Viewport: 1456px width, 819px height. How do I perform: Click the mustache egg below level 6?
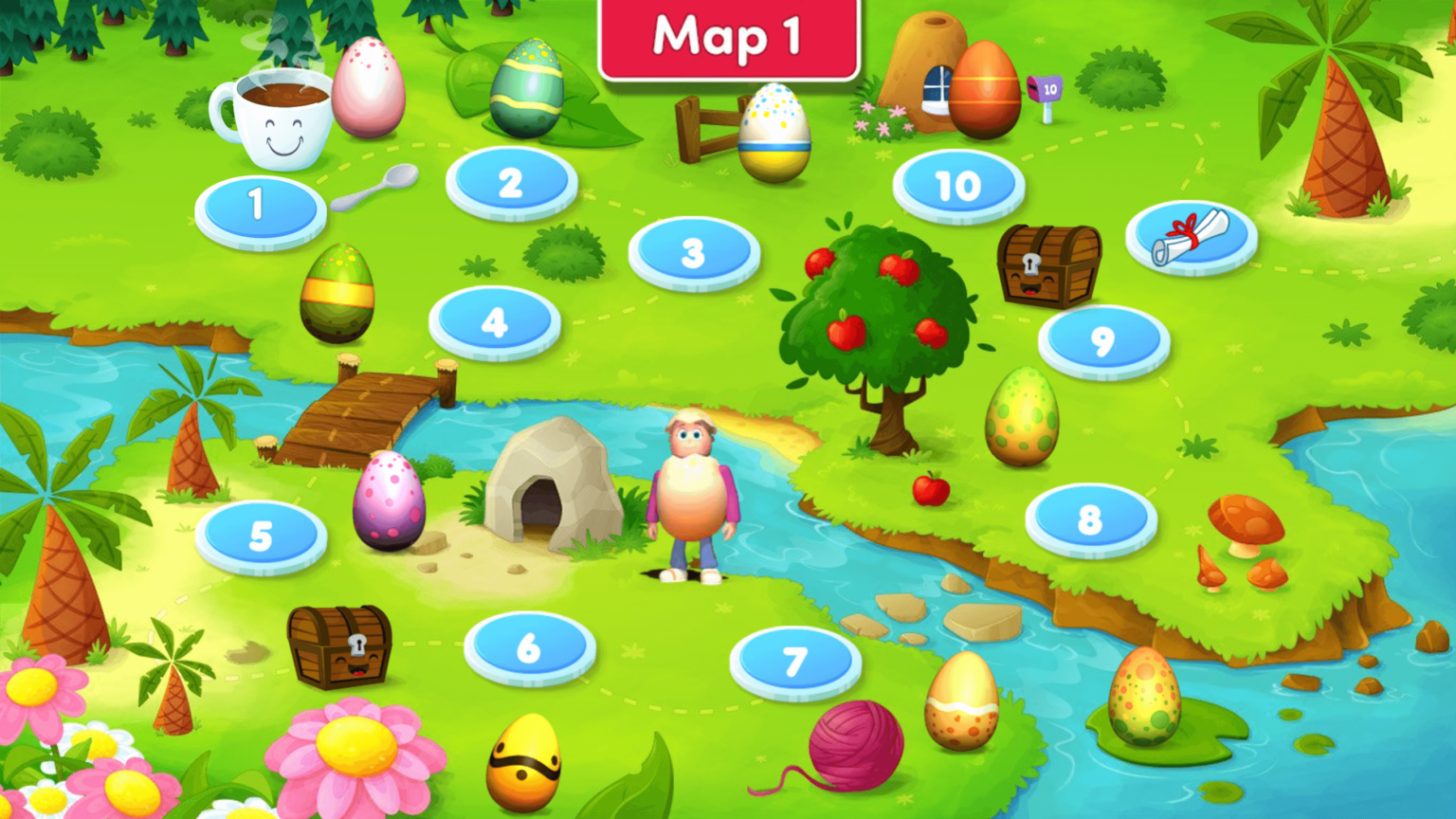(x=523, y=758)
